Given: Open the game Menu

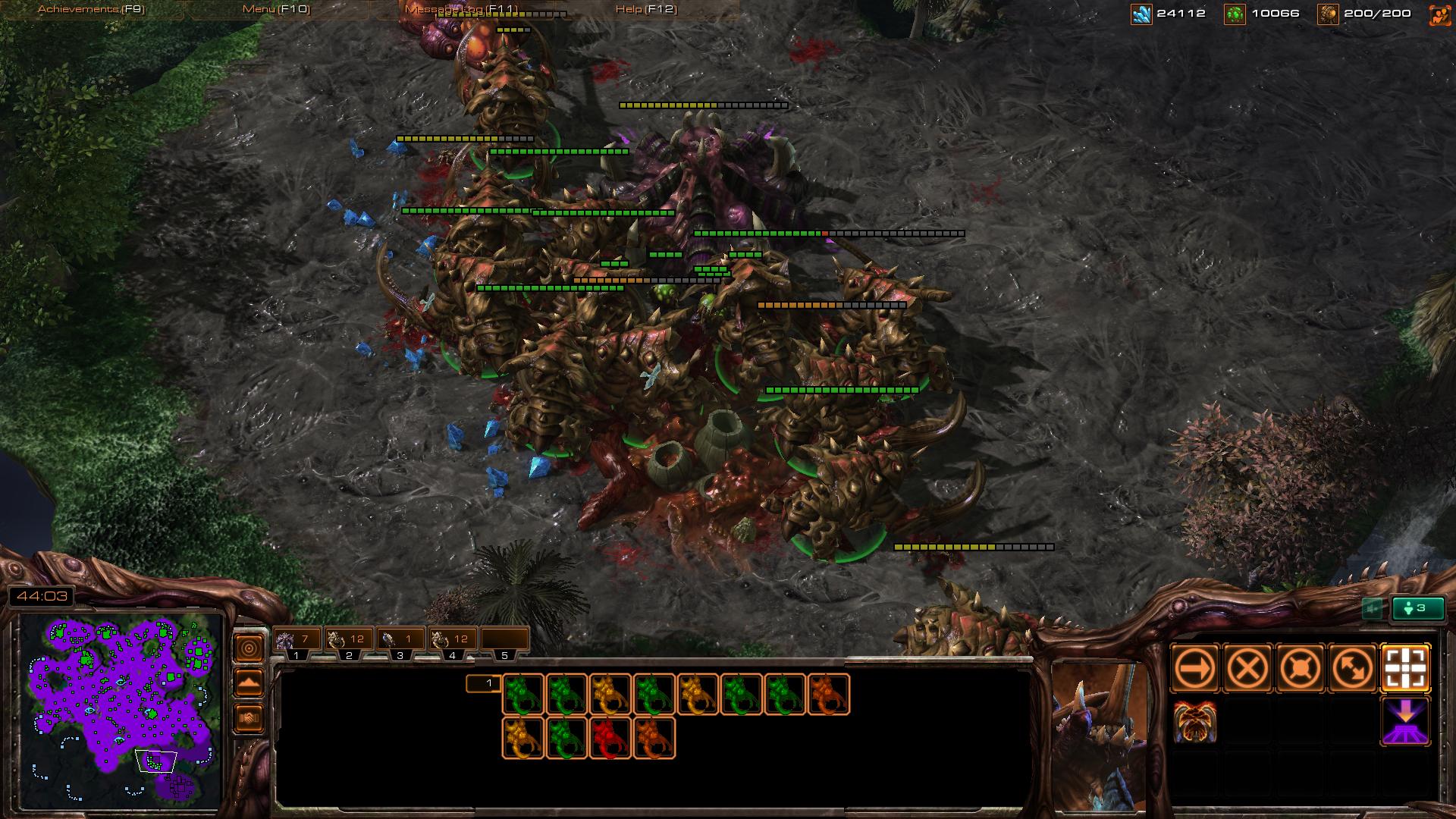Looking at the screenshot, I should pyautogui.click(x=276, y=9).
